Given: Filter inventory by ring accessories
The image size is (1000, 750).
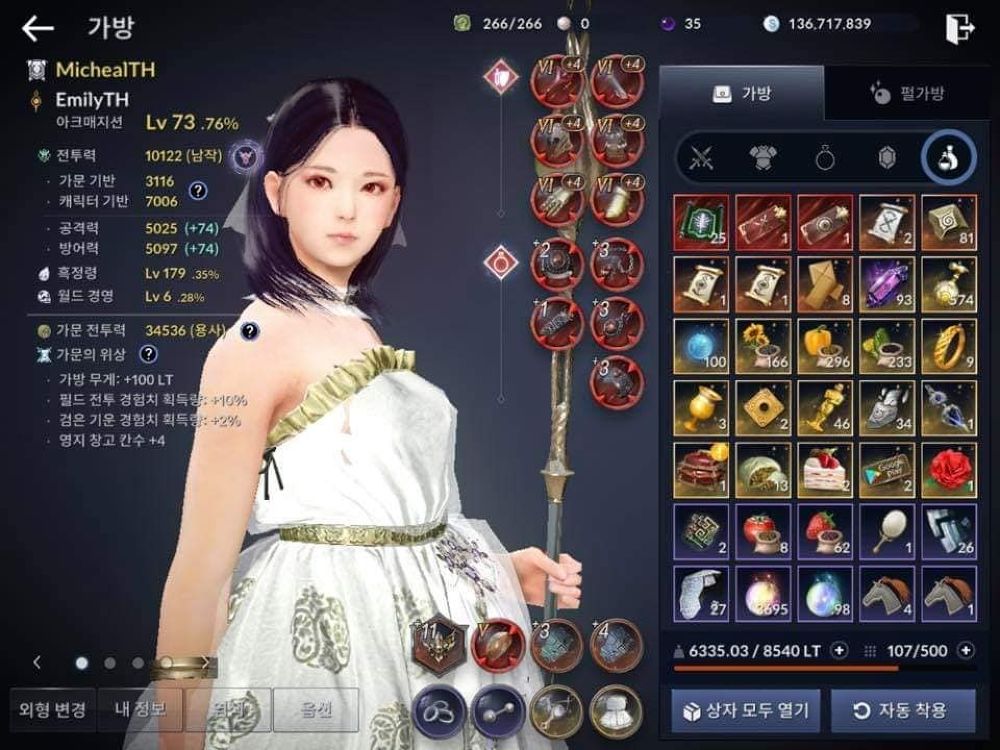Looking at the screenshot, I should click(x=825, y=159).
